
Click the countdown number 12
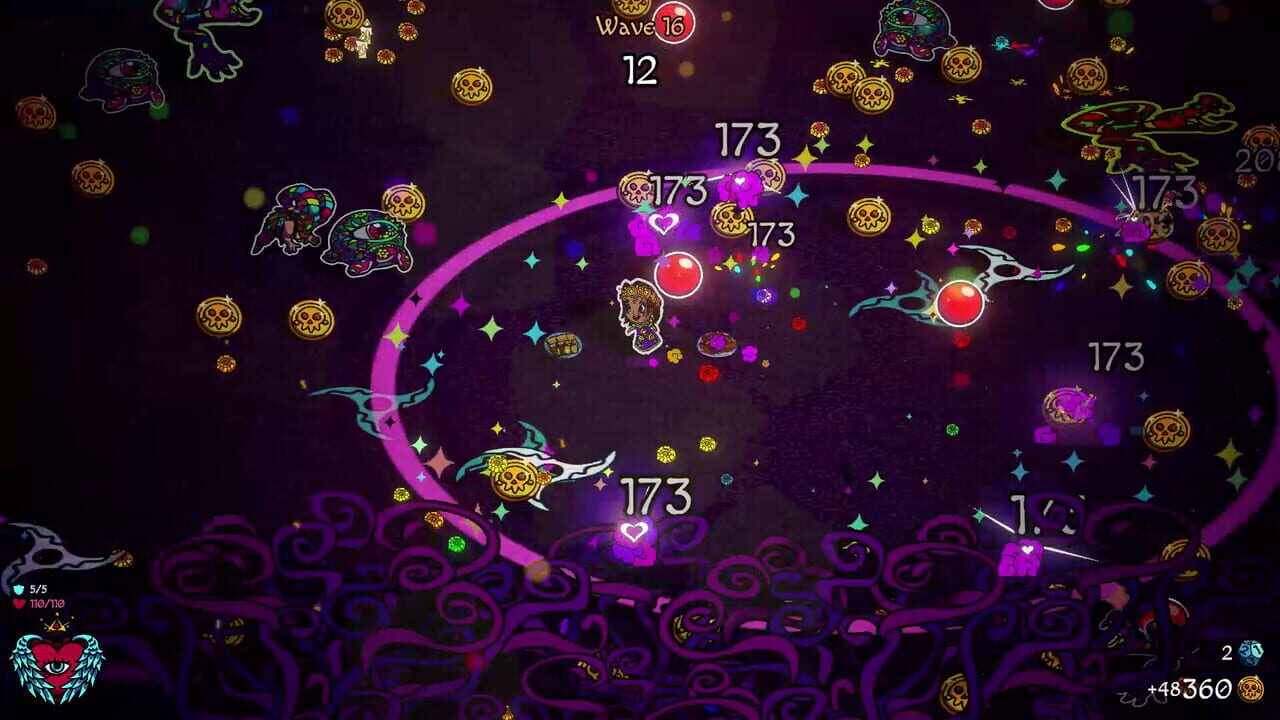tap(639, 69)
